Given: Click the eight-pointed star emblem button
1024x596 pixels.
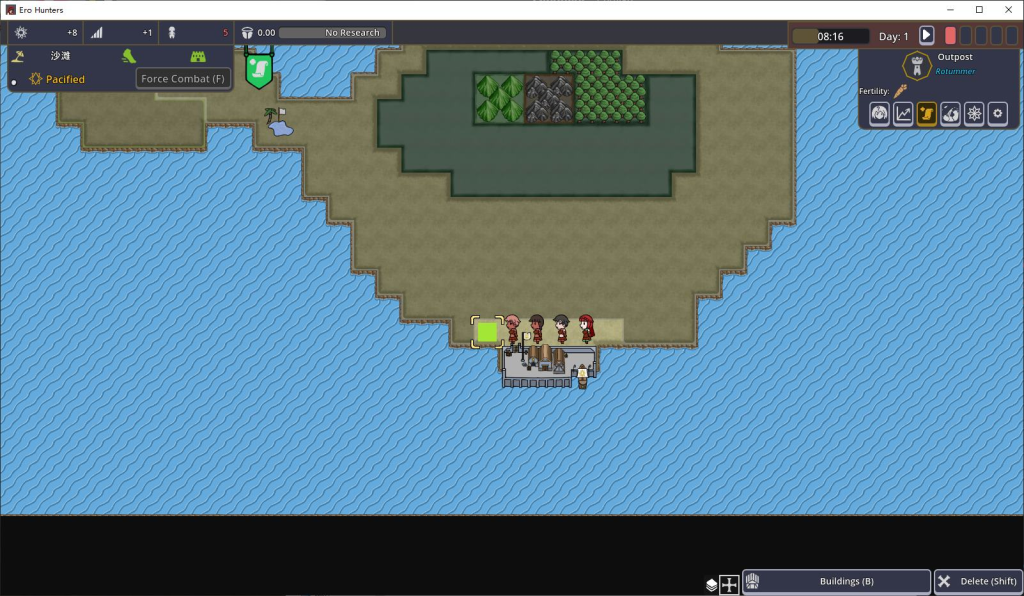Looking at the screenshot, I should pyautogui.click(x=974, y=114).
